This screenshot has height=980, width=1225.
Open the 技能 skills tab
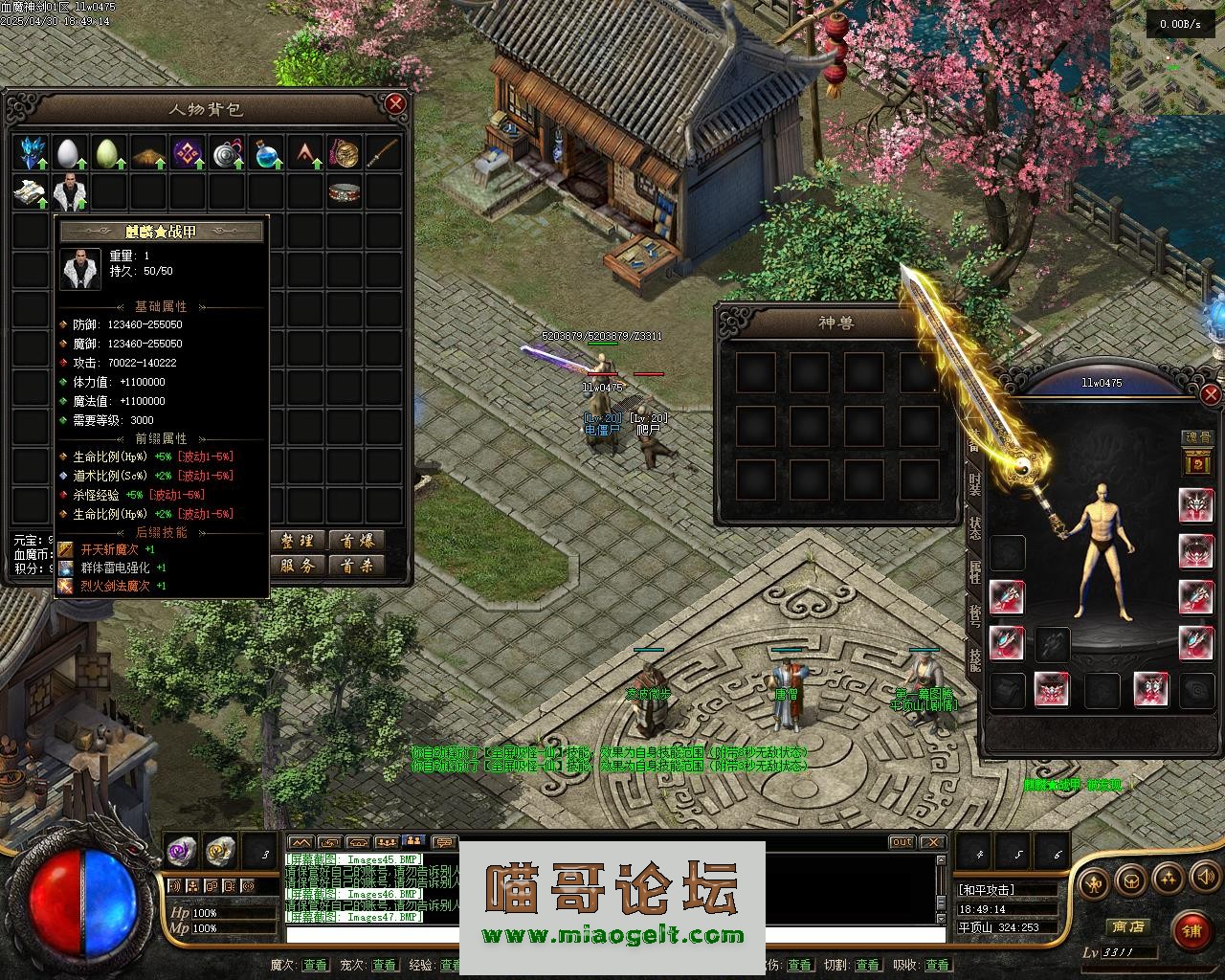pyautogui.click(x=974, y=658)
